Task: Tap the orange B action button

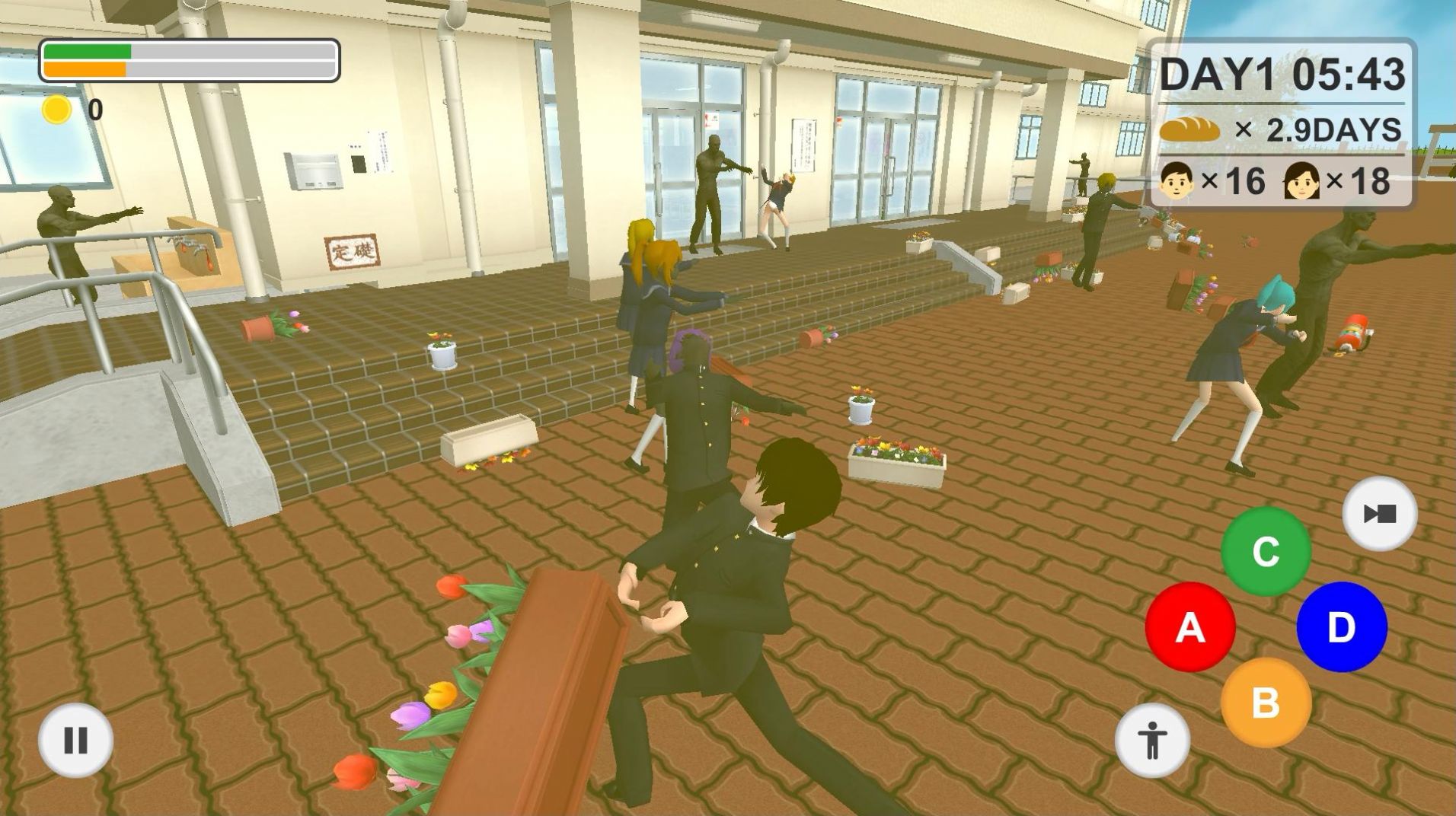Action: (x=1265, y=703)
